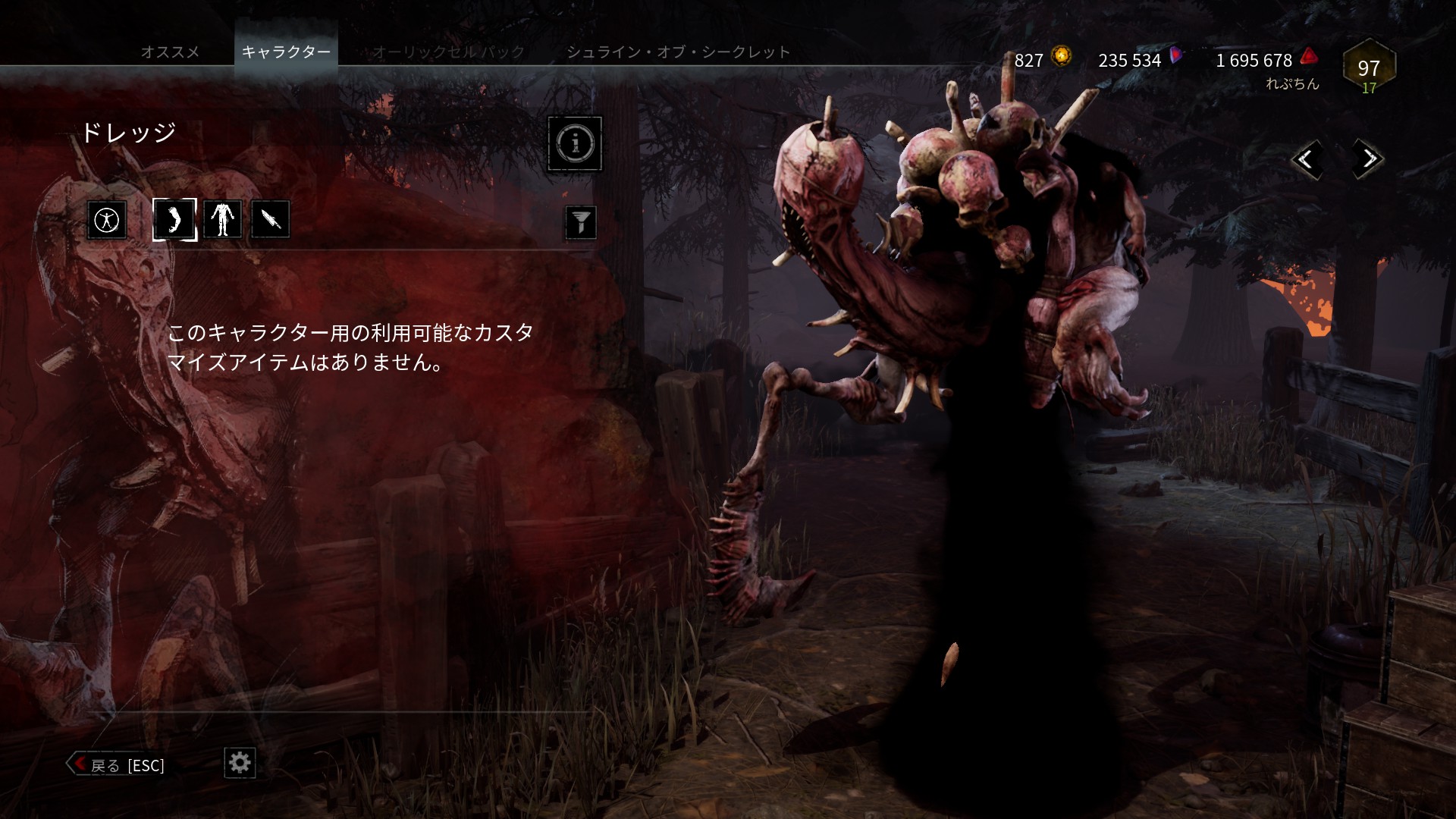Expand the customization info popup
The image size is (1456, 819).
[575, 144]
